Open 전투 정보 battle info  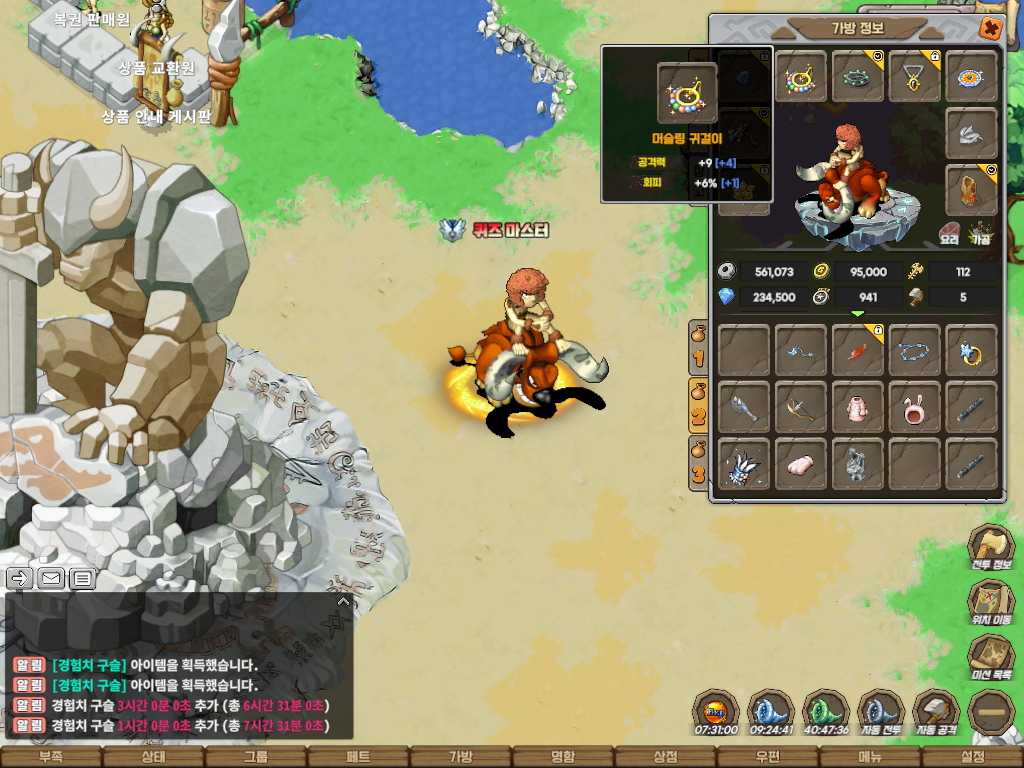991,549
